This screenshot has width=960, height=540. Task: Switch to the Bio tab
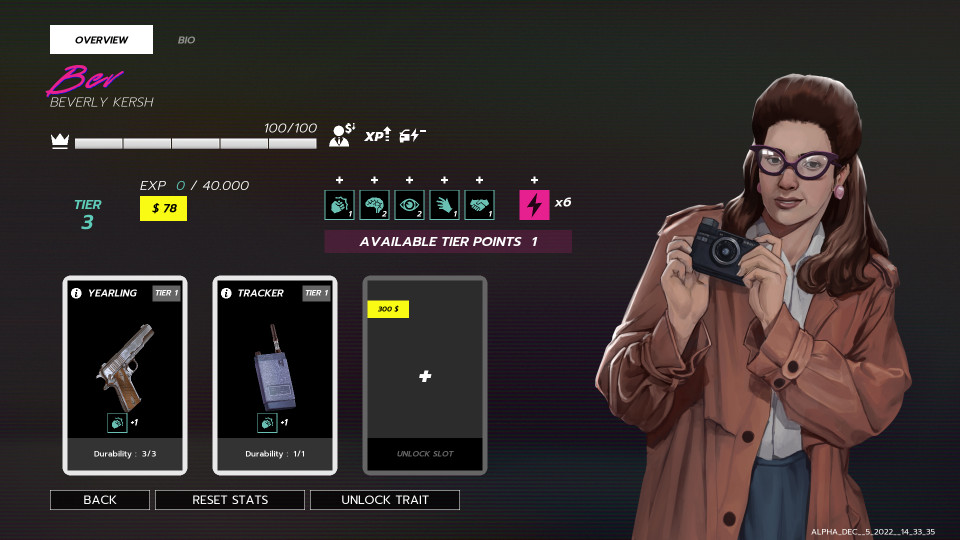(186, 40)
